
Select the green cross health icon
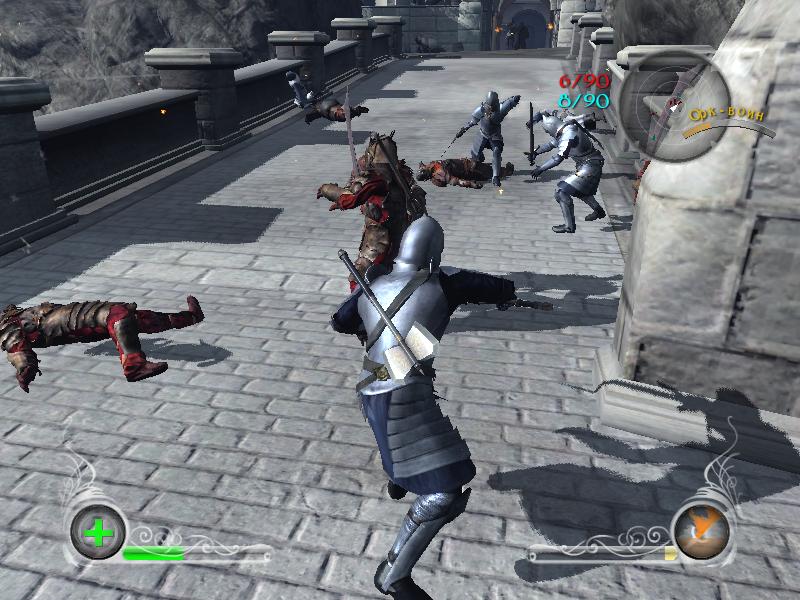click(x=98, y=533)
